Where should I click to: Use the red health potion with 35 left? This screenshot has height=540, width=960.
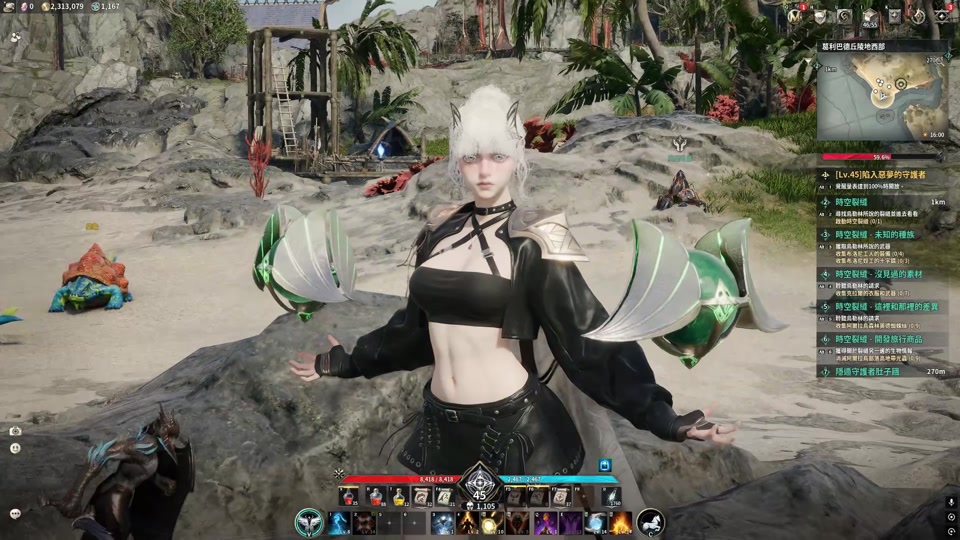(348, 496)
